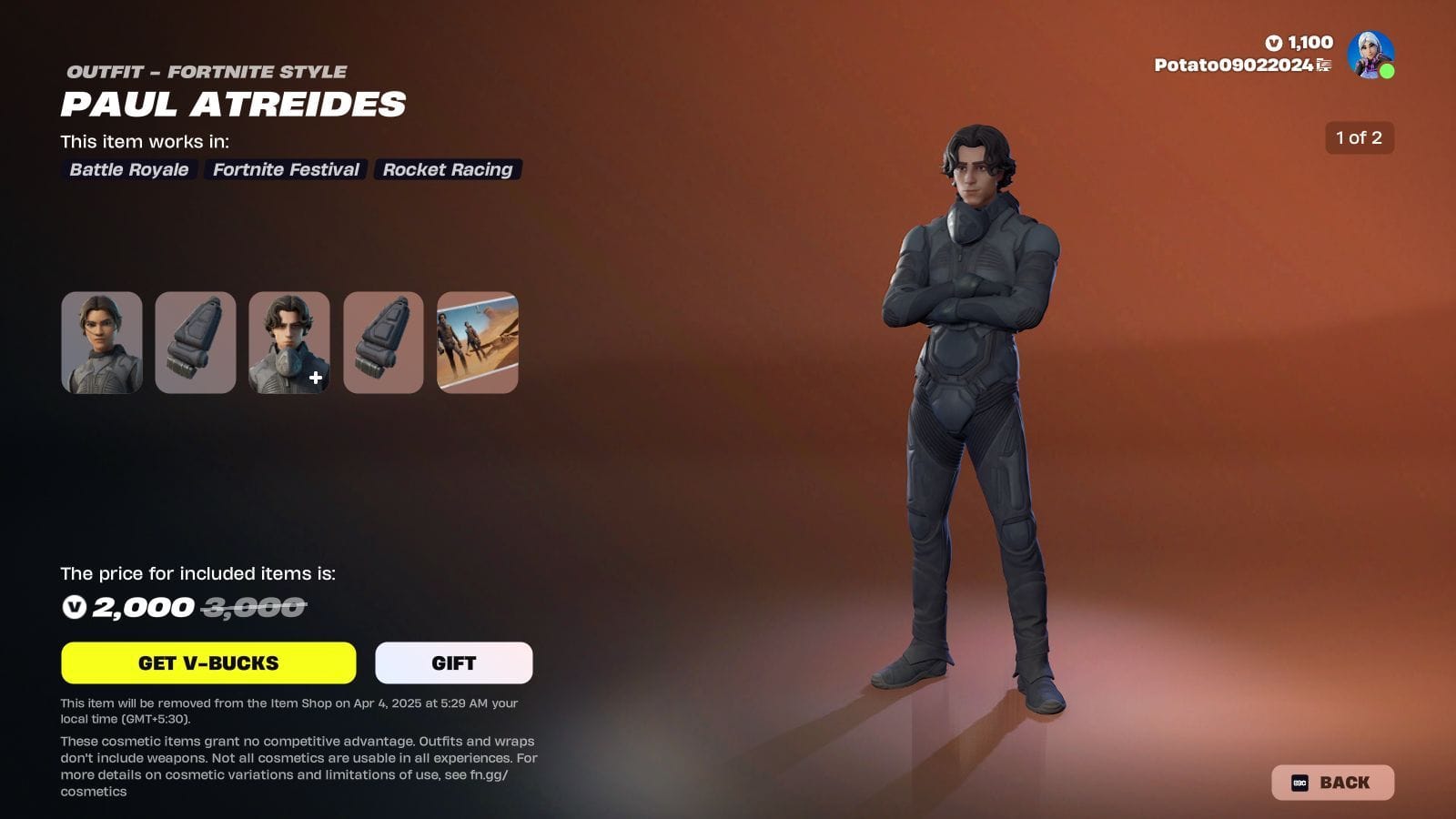1456x819 pixels.
Task: Click the masked Paul Atreides style icon
Action: 288,343
